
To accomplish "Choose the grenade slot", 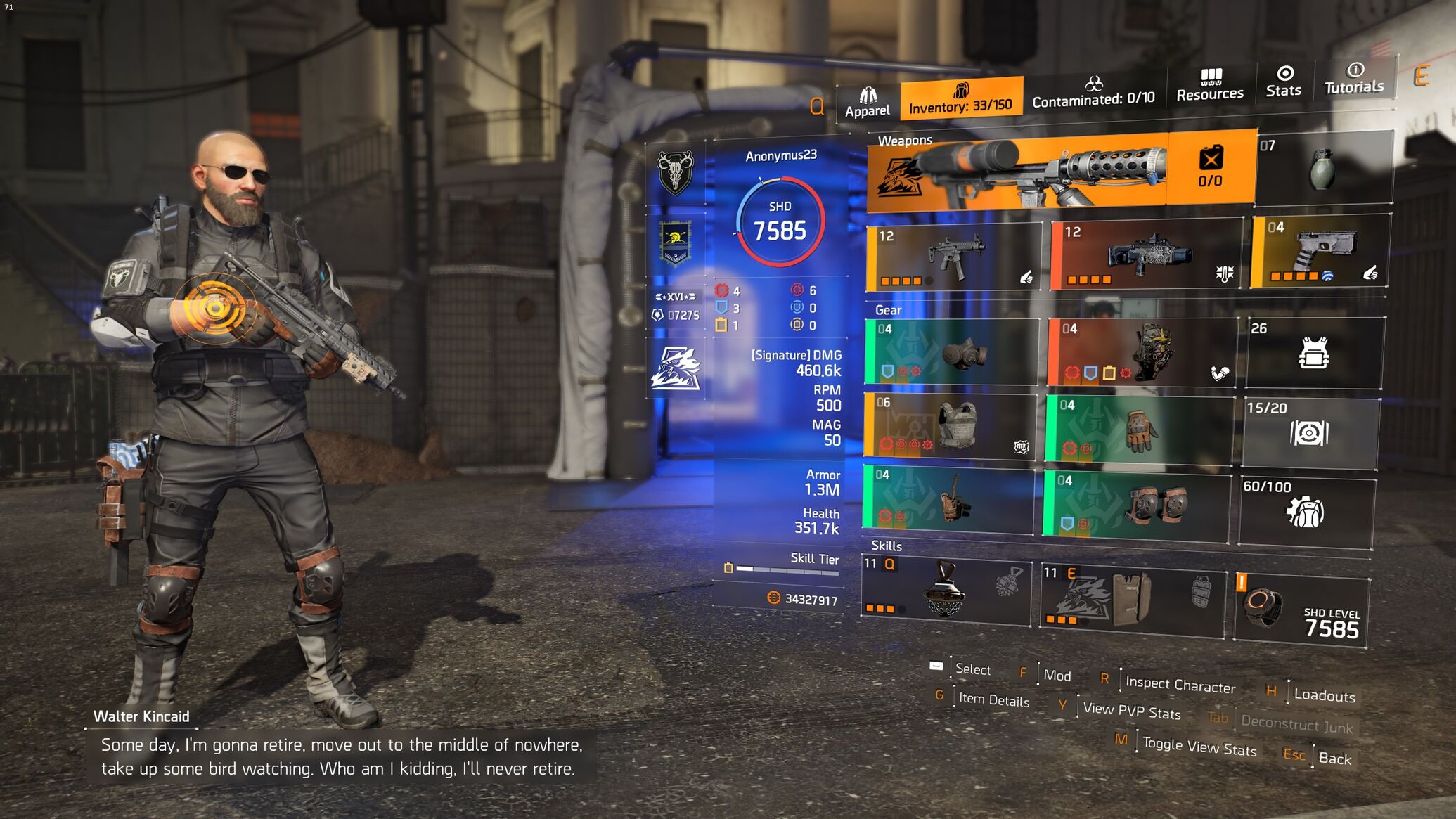I will coord(1323,169).
